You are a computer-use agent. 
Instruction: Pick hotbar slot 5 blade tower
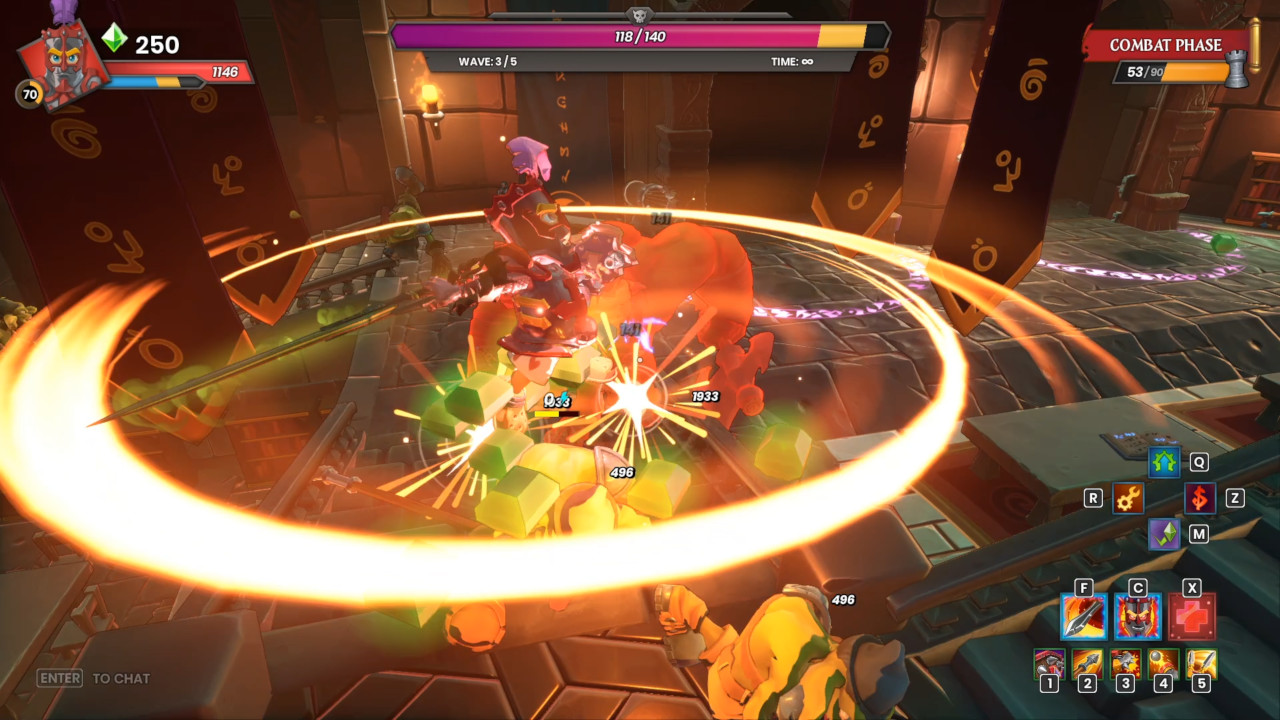pos(1201,664)
